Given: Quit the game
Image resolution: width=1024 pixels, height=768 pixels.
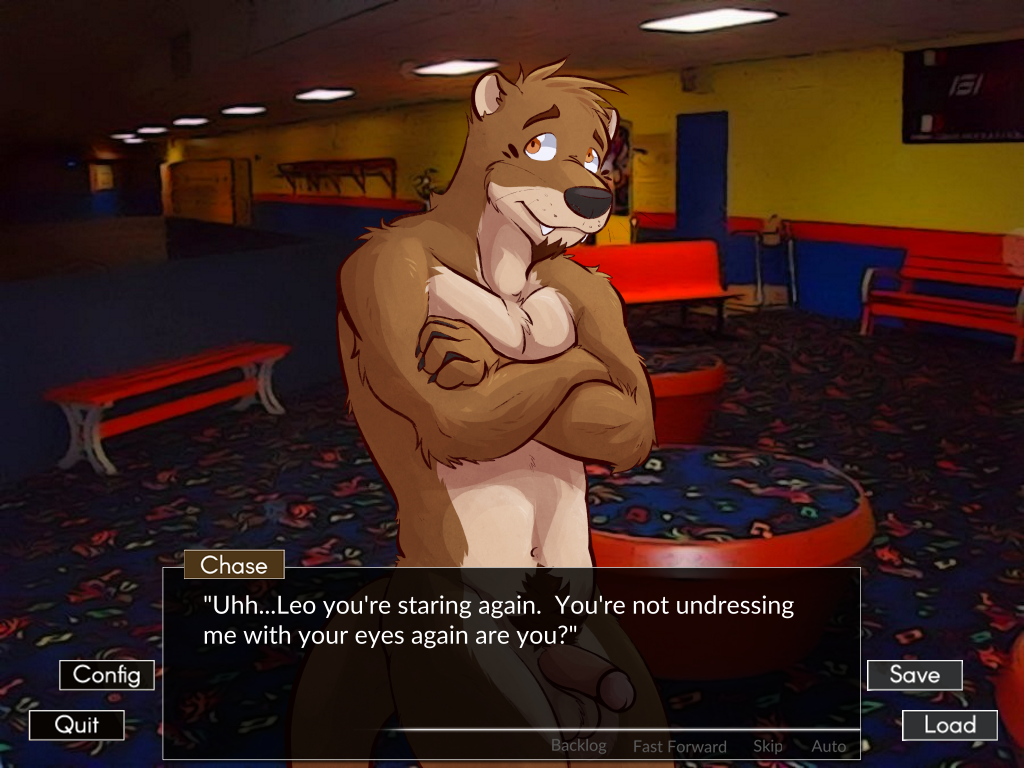Looking at the screenshot, I should [x=77, y=725].
